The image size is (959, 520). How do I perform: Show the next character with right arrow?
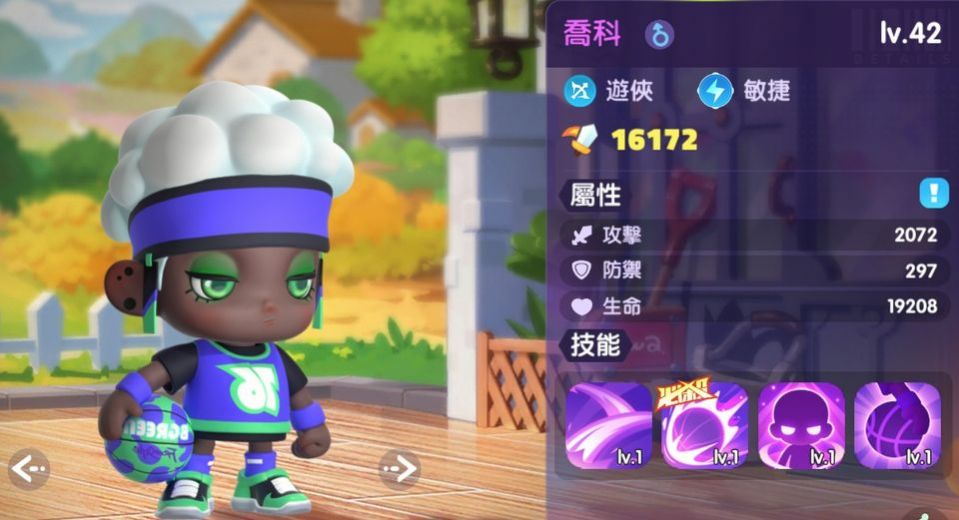pos(399,467)
